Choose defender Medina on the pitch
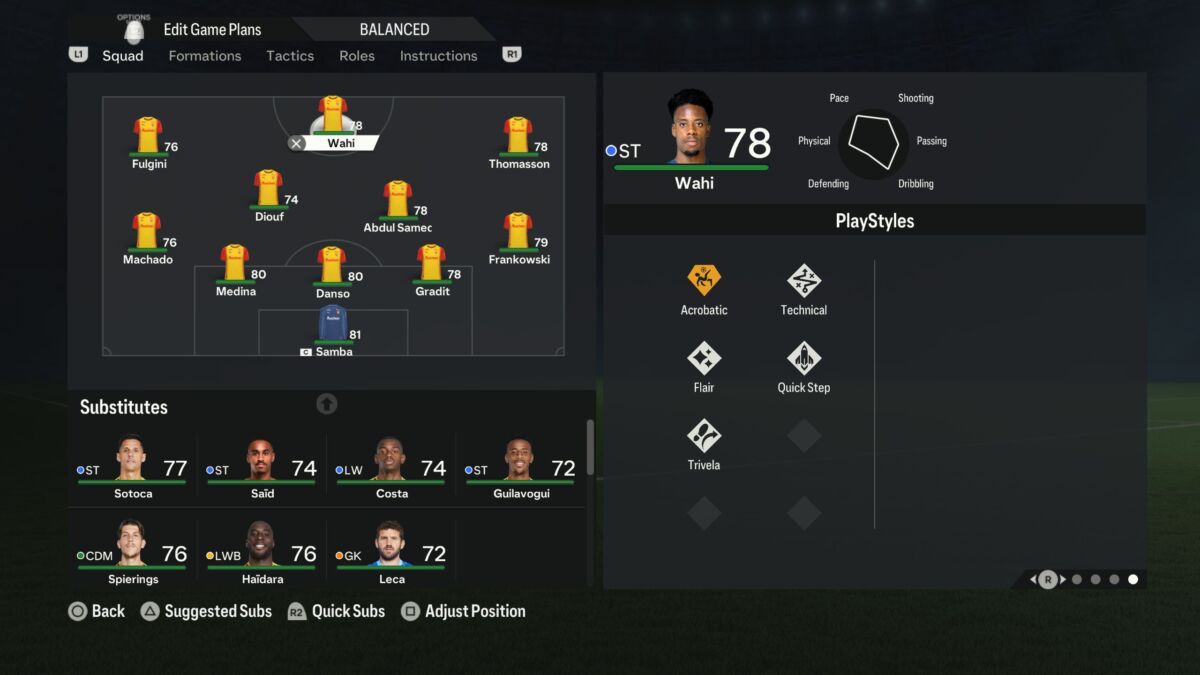Screen dimensions: 1200x675 235,265
